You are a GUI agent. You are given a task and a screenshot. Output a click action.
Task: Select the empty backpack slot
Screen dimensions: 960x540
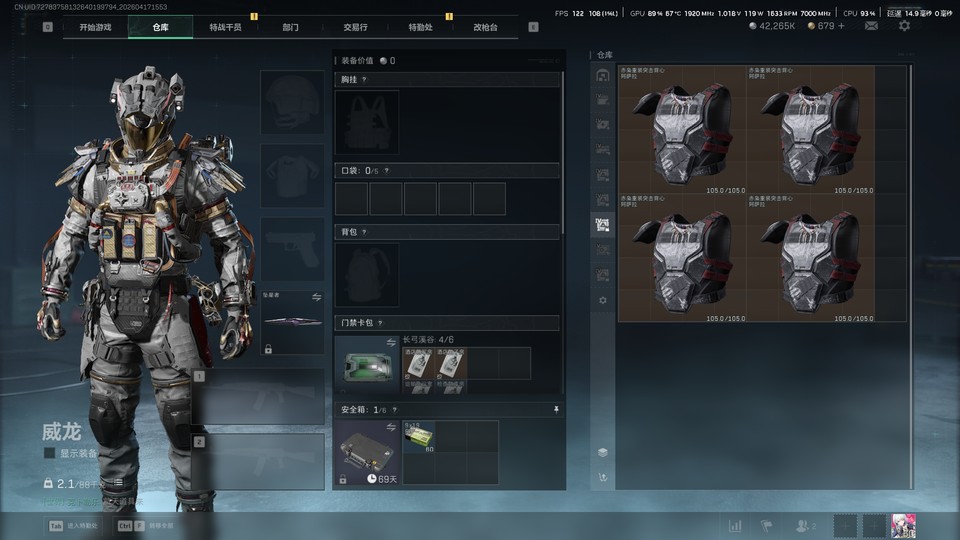click(367, 274)
